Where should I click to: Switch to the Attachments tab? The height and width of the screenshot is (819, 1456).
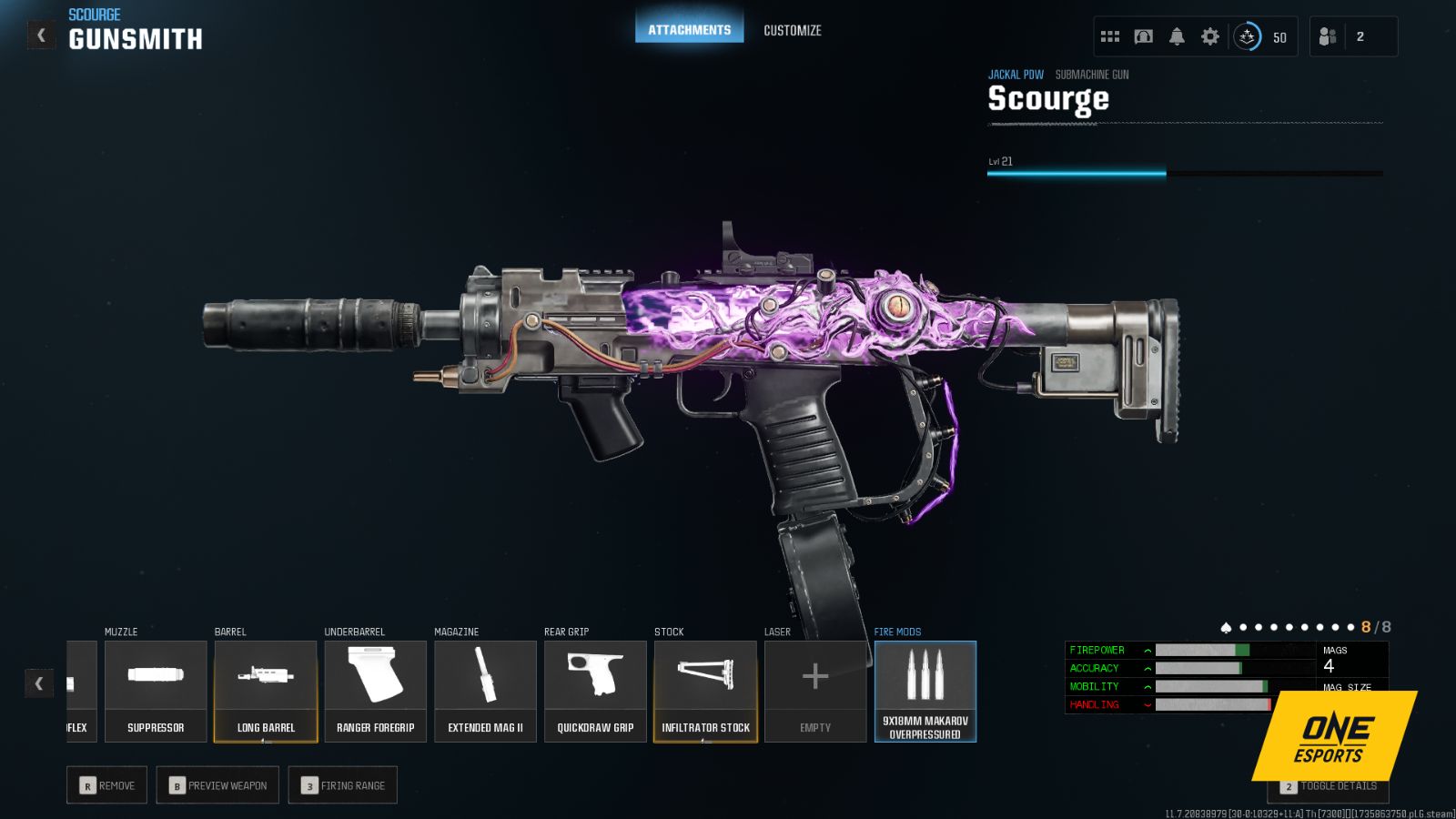(689, 28)
